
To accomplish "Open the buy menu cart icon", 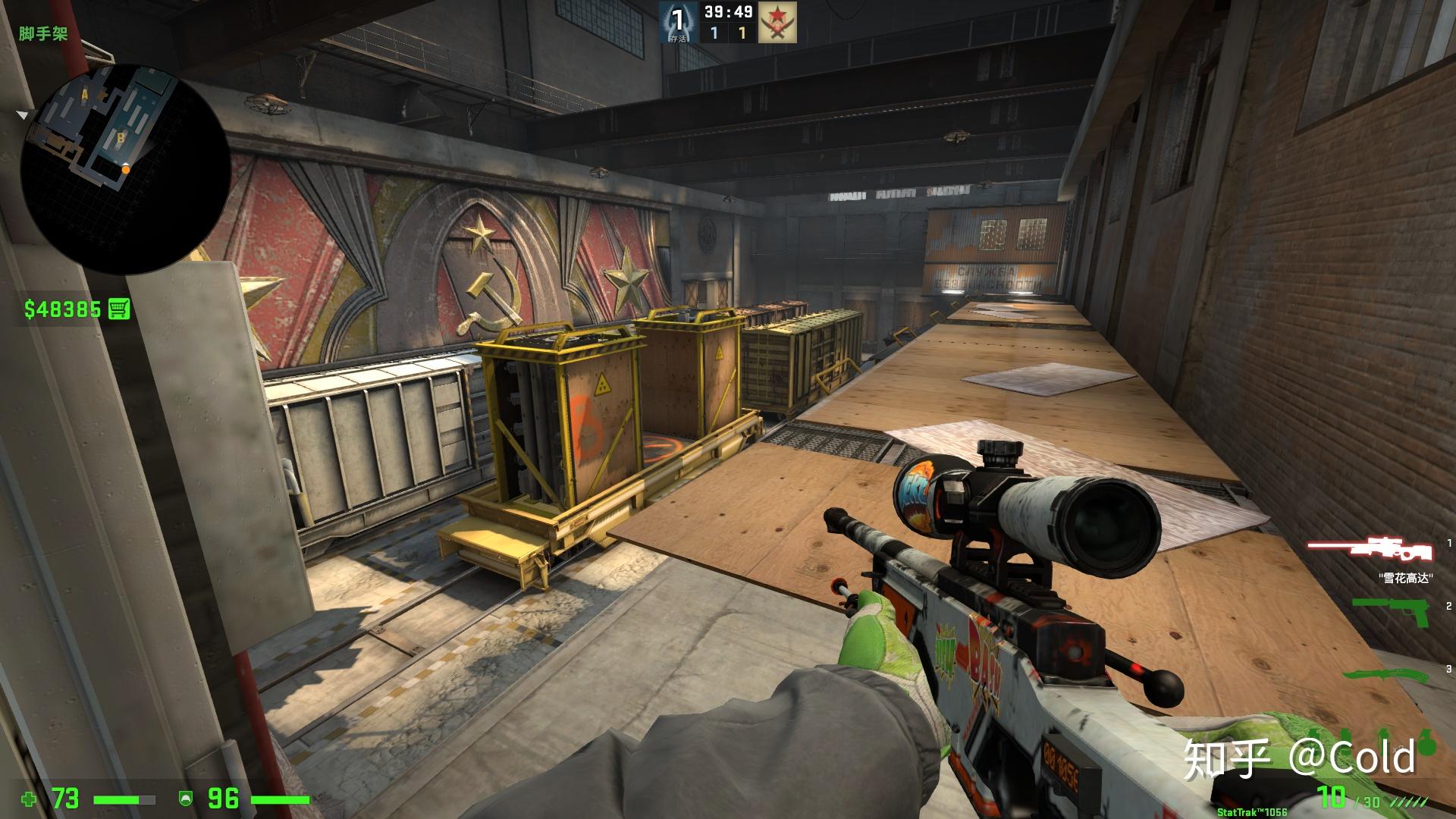I will tap(119, 309).
